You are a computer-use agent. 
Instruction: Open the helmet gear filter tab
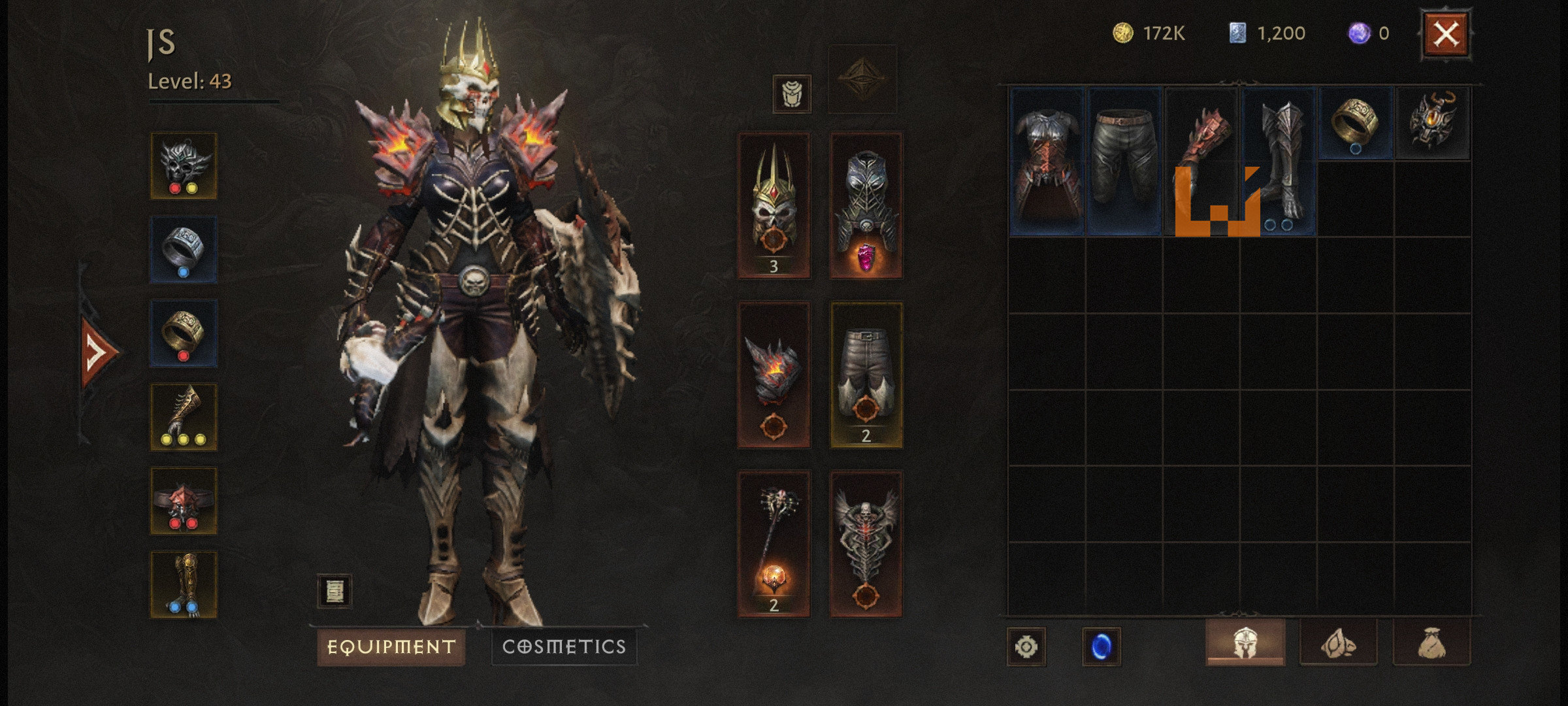[x=1245, y=643]
